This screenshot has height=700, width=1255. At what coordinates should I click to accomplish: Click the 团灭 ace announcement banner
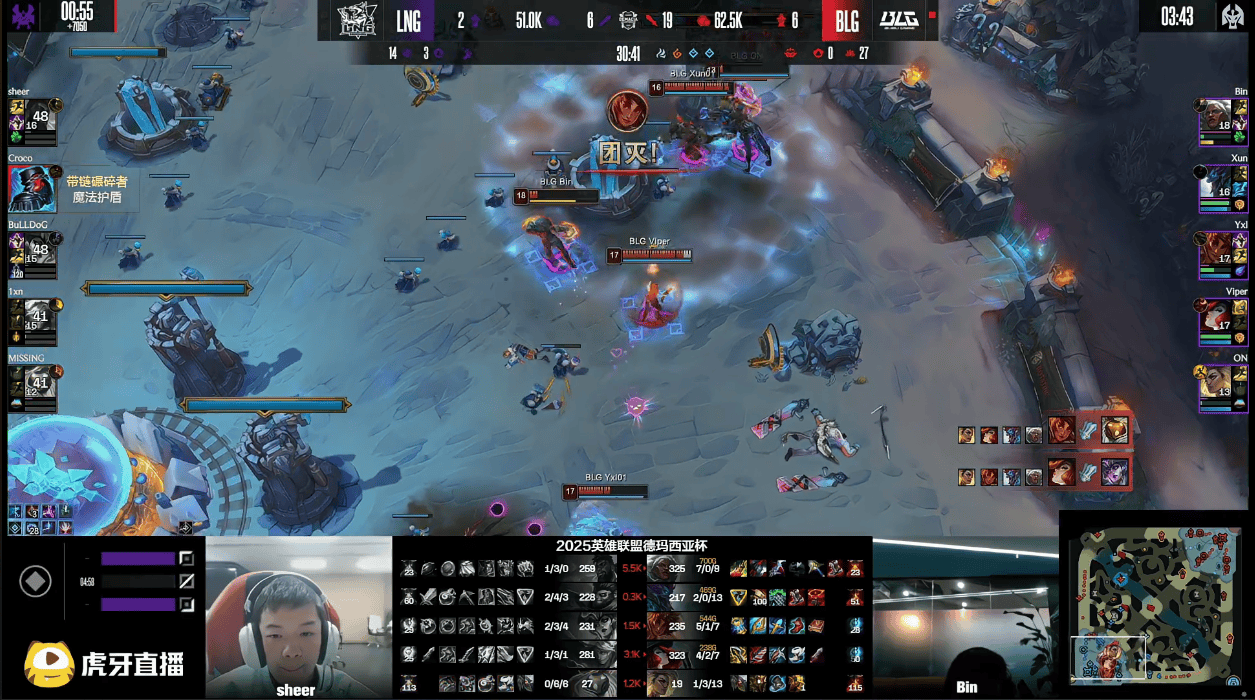[x=628, y=153]
